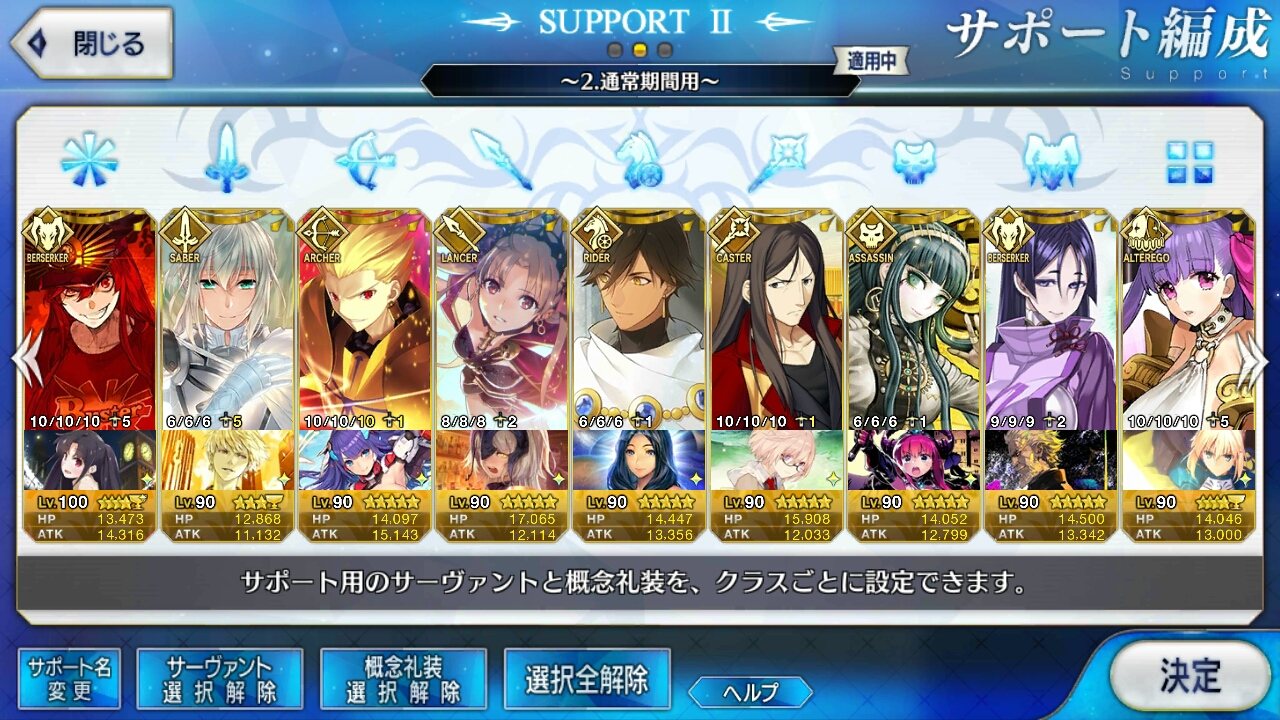Choose the level 100 Berserker in All slot
Image resolution: width=1280 pixels, height=720 pixels.
pyautogui.click(x=89, y=320)
